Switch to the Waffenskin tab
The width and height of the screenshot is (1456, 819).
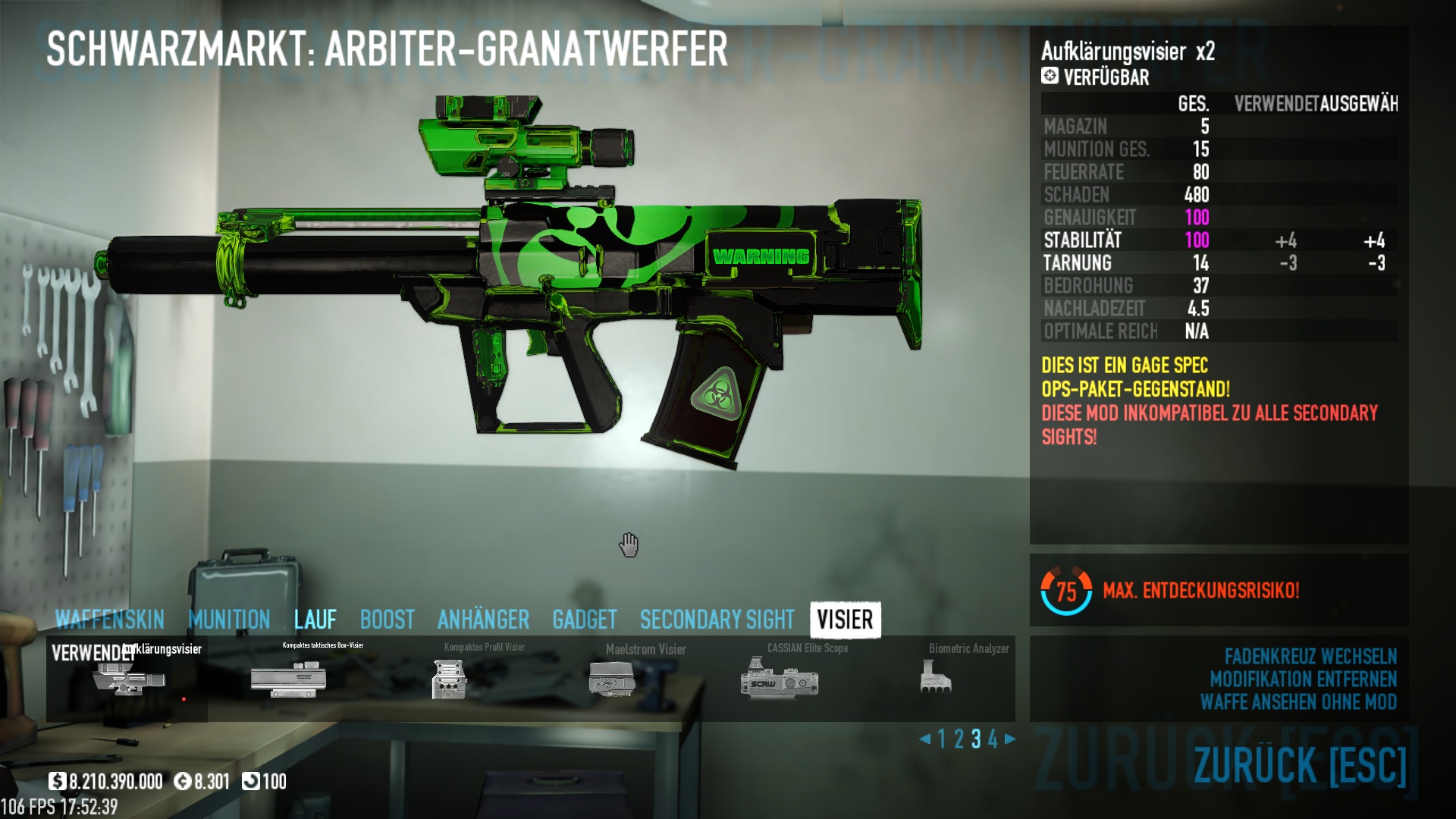pyautogui.click(x=110, y=620)
